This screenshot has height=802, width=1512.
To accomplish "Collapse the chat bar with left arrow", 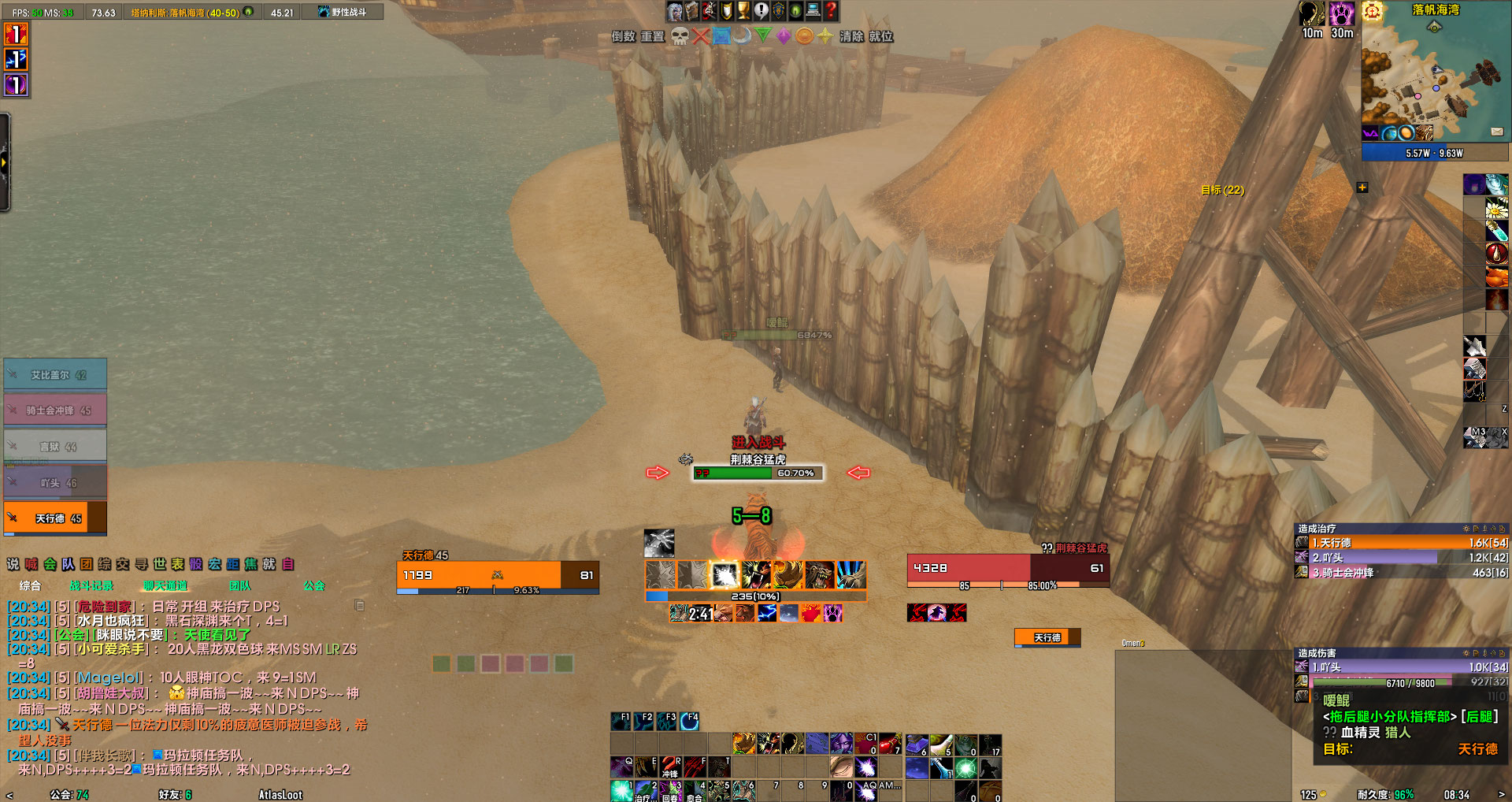I will point(10,795).
